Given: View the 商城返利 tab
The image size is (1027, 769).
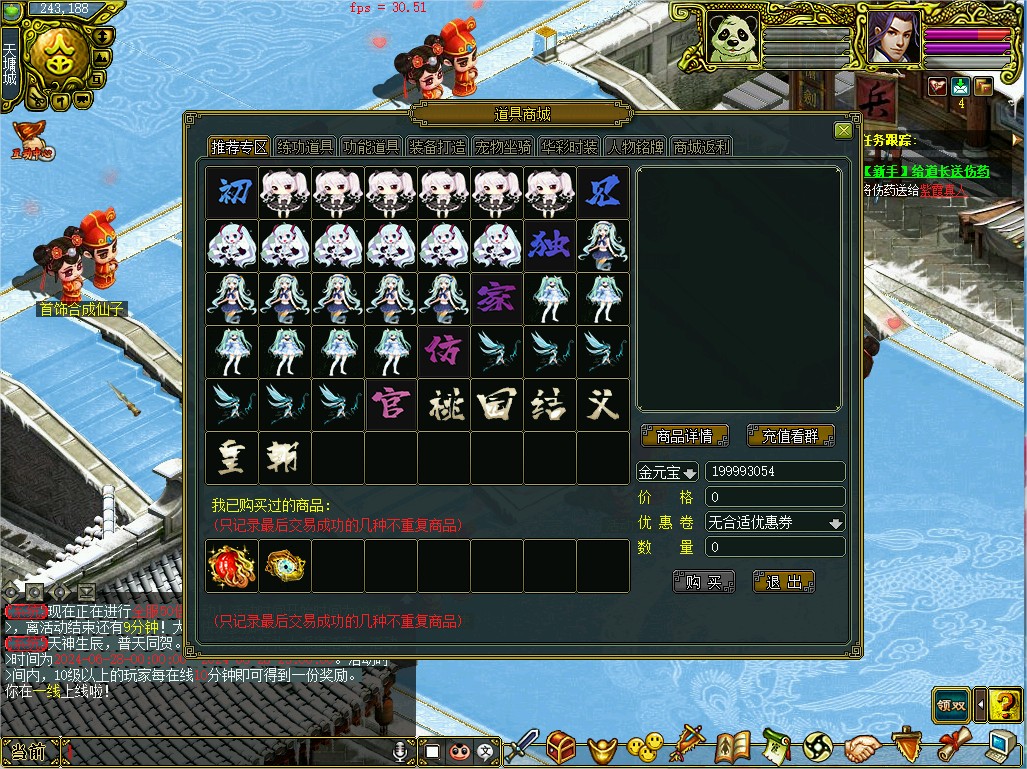Looking at the screenshot, I should [701, 147].
